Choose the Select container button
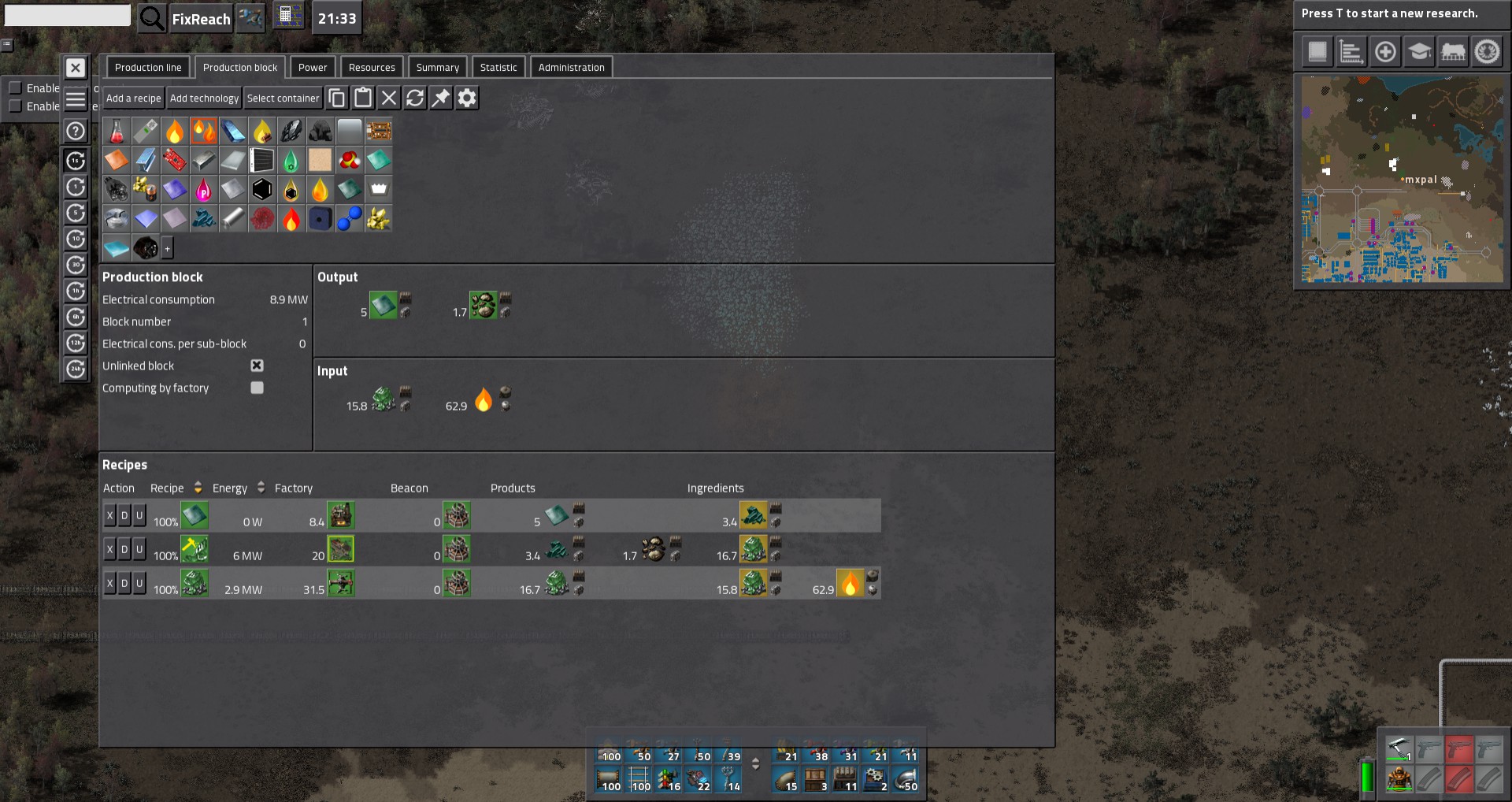Screen dimensions: 1512x802 pyautogui.click(x=283, y=98)
